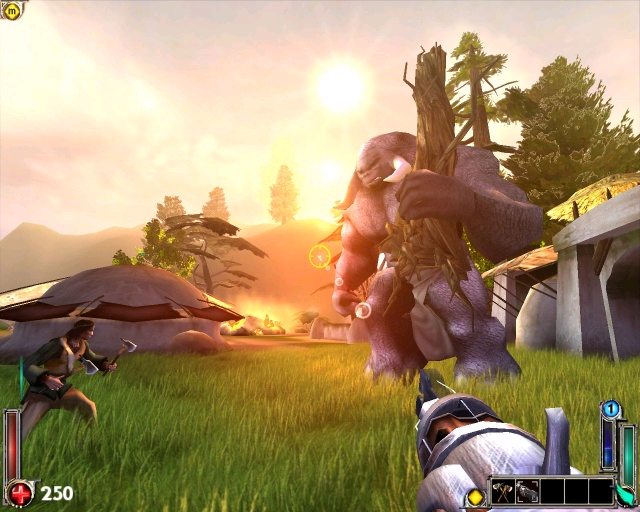Select the bracketed gun weapon slot
This screenshot has height=512, width=640.
pos(527,491)
